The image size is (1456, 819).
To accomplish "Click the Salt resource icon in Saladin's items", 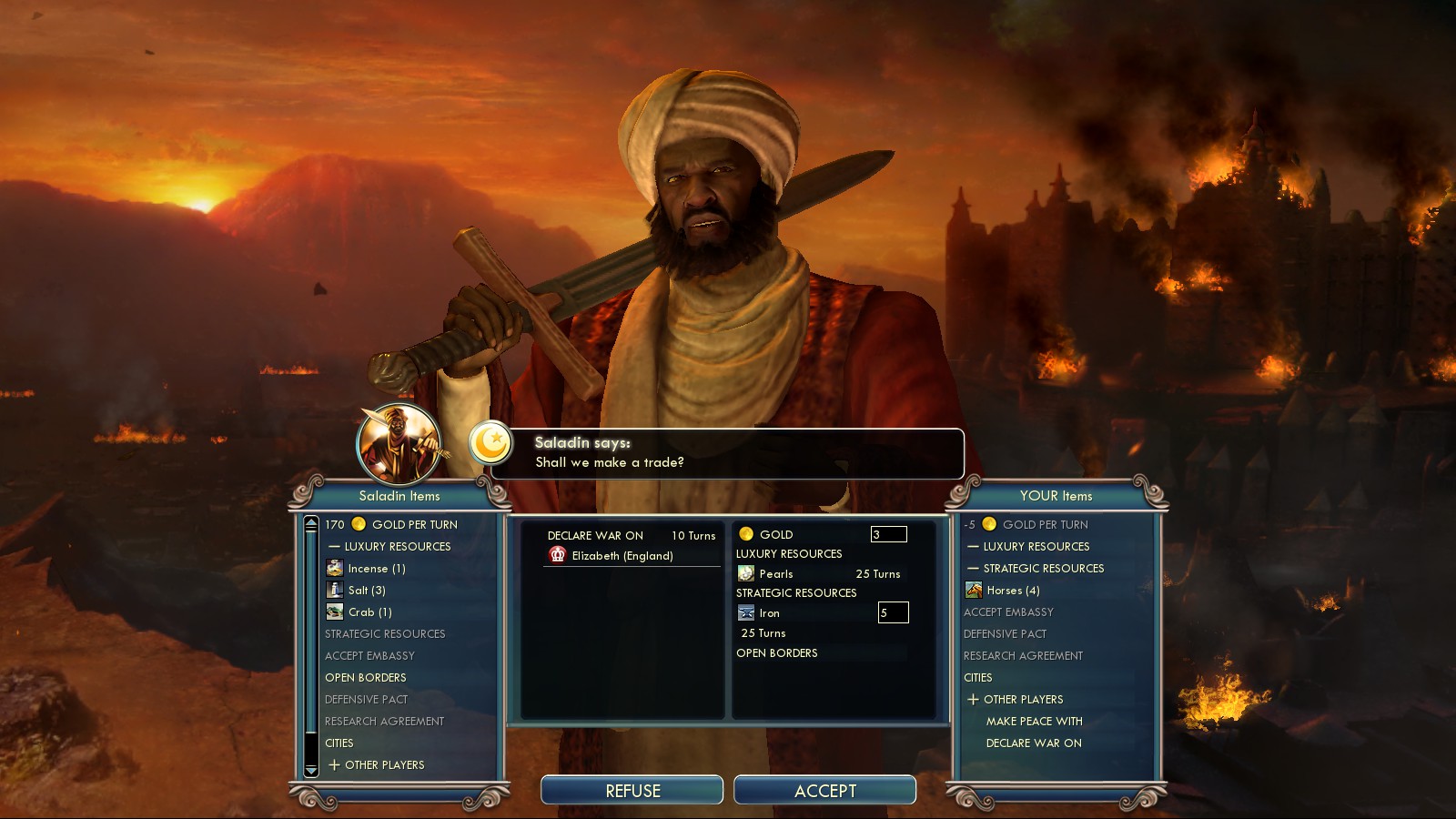I will [335, 590].
